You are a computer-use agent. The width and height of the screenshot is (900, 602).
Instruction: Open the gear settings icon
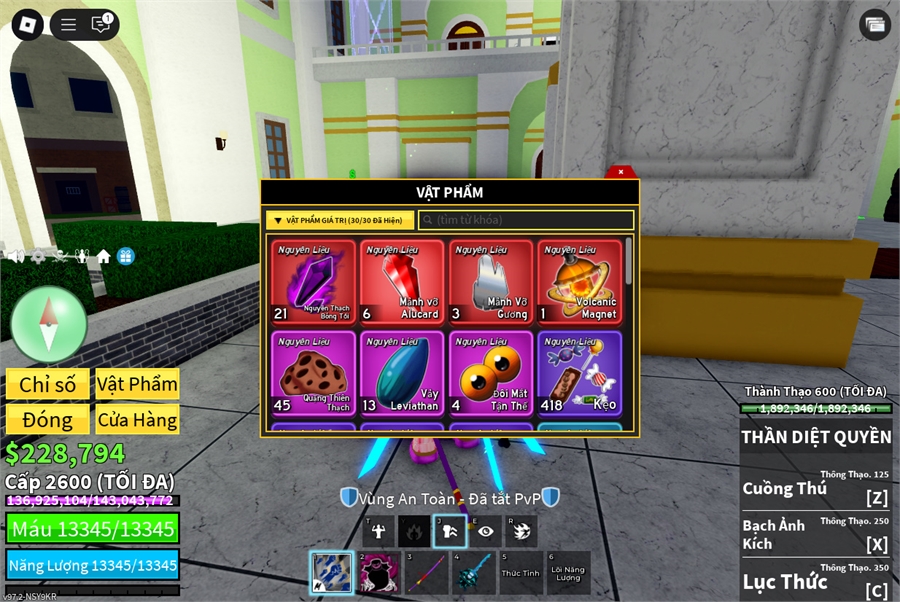click(x=39, y=257)
